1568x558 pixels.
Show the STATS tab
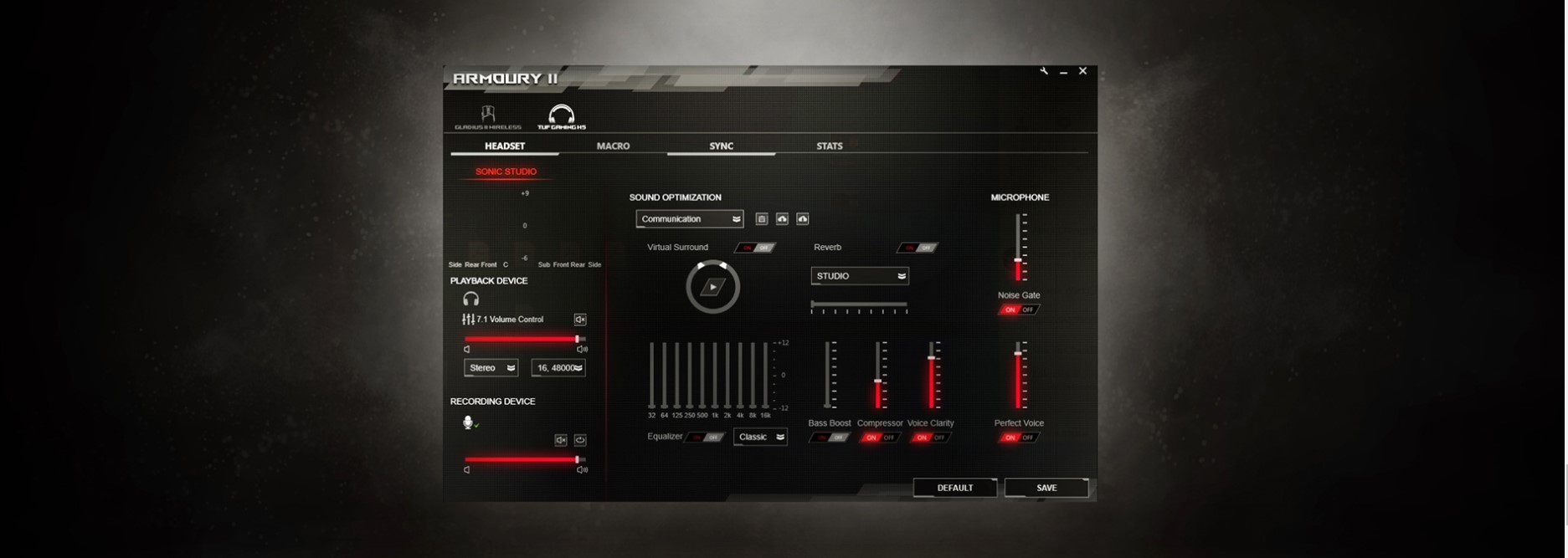pyautogui.click(x=829, y=146)
